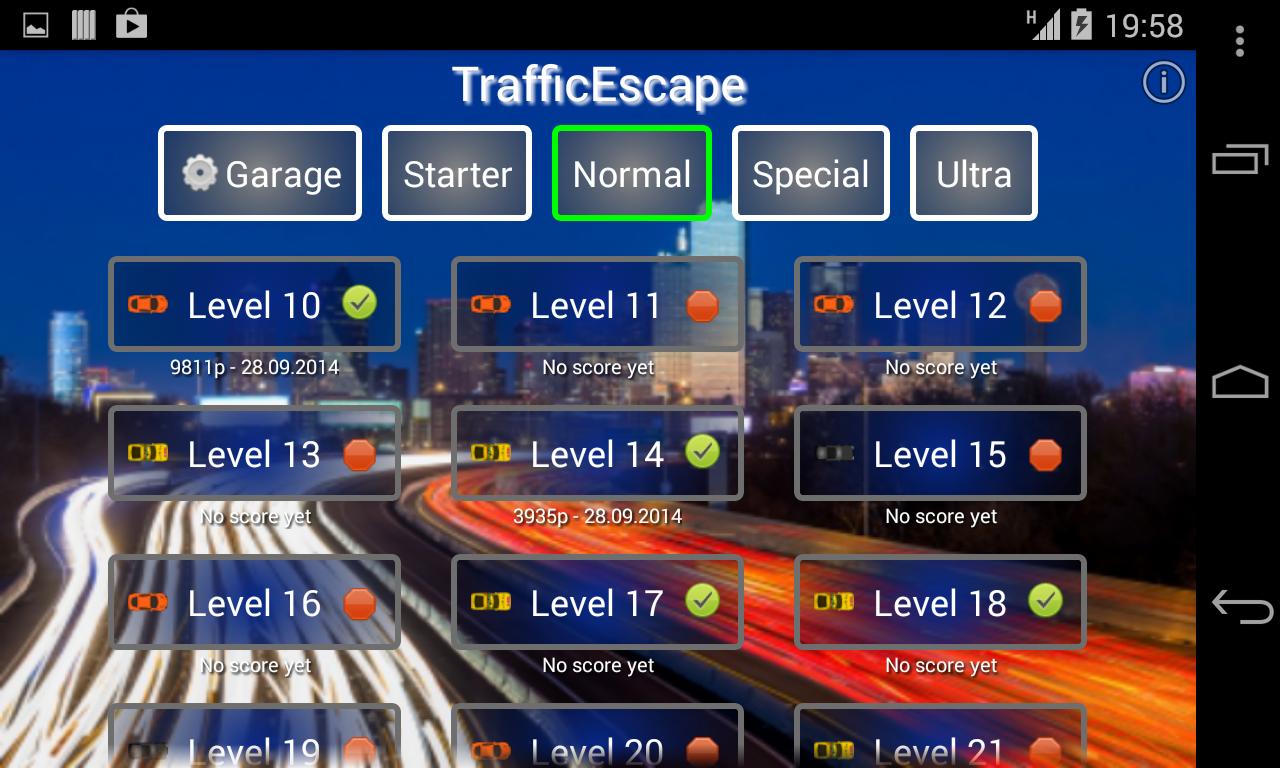
Task: Tap the yellow taxi icon on Level 13
Action: click(146, 454)
